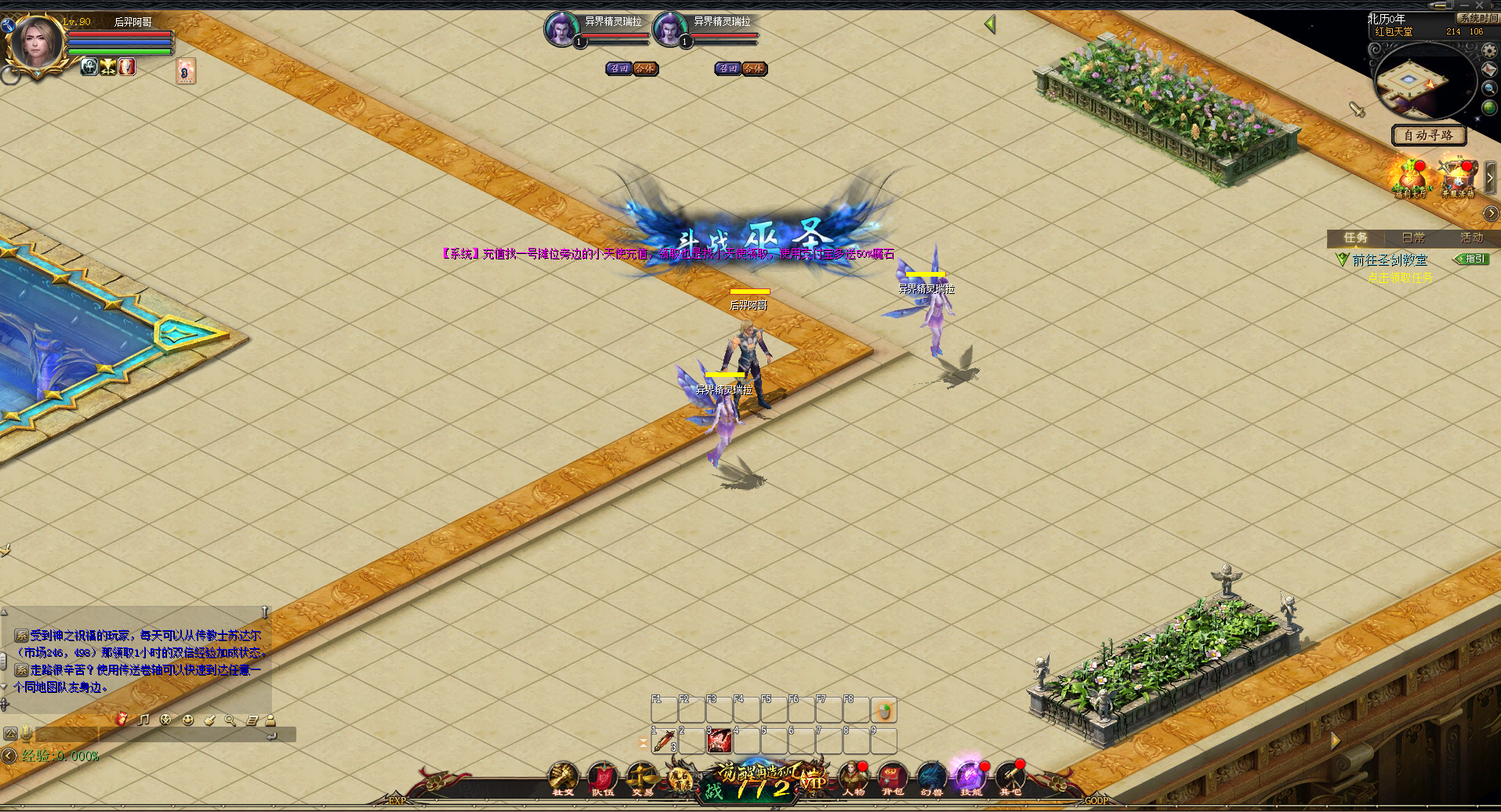Click the green 指引 guide button
1501x812 pixels.
[1471, 259]
